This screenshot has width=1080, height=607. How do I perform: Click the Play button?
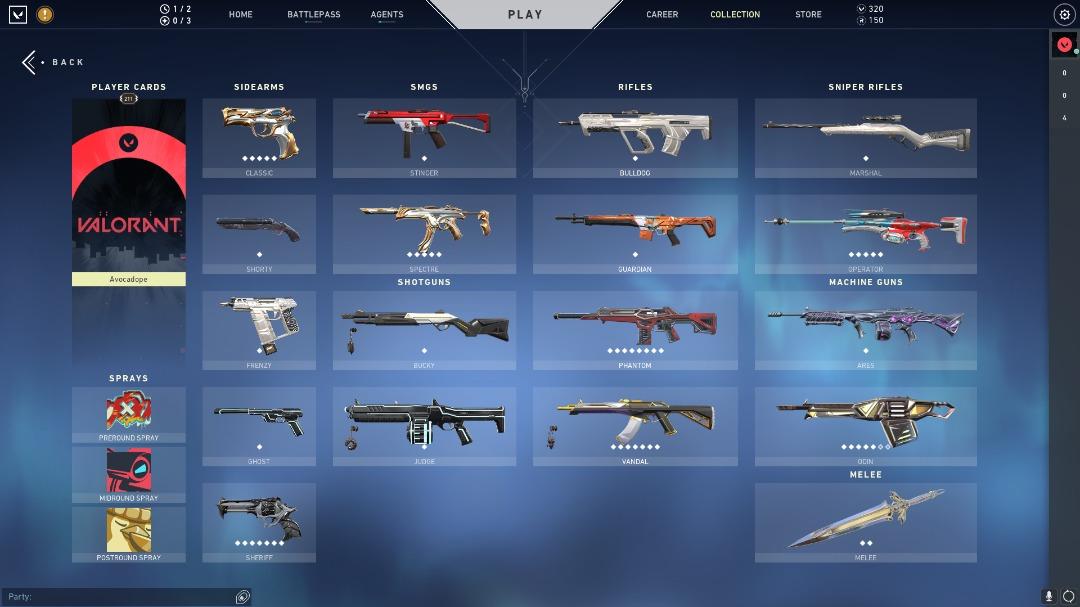(525, 15)
